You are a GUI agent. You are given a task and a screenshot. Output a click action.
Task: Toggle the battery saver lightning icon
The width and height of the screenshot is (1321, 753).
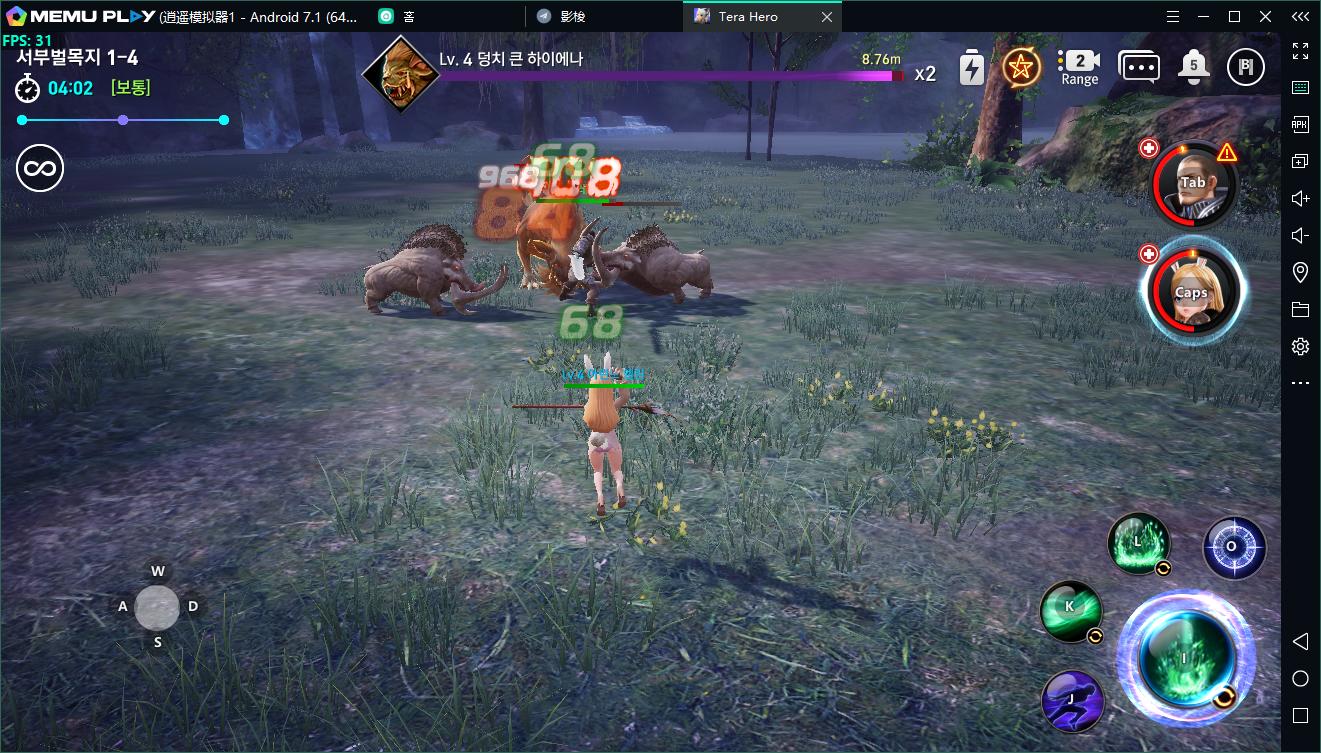coord(971,68)
